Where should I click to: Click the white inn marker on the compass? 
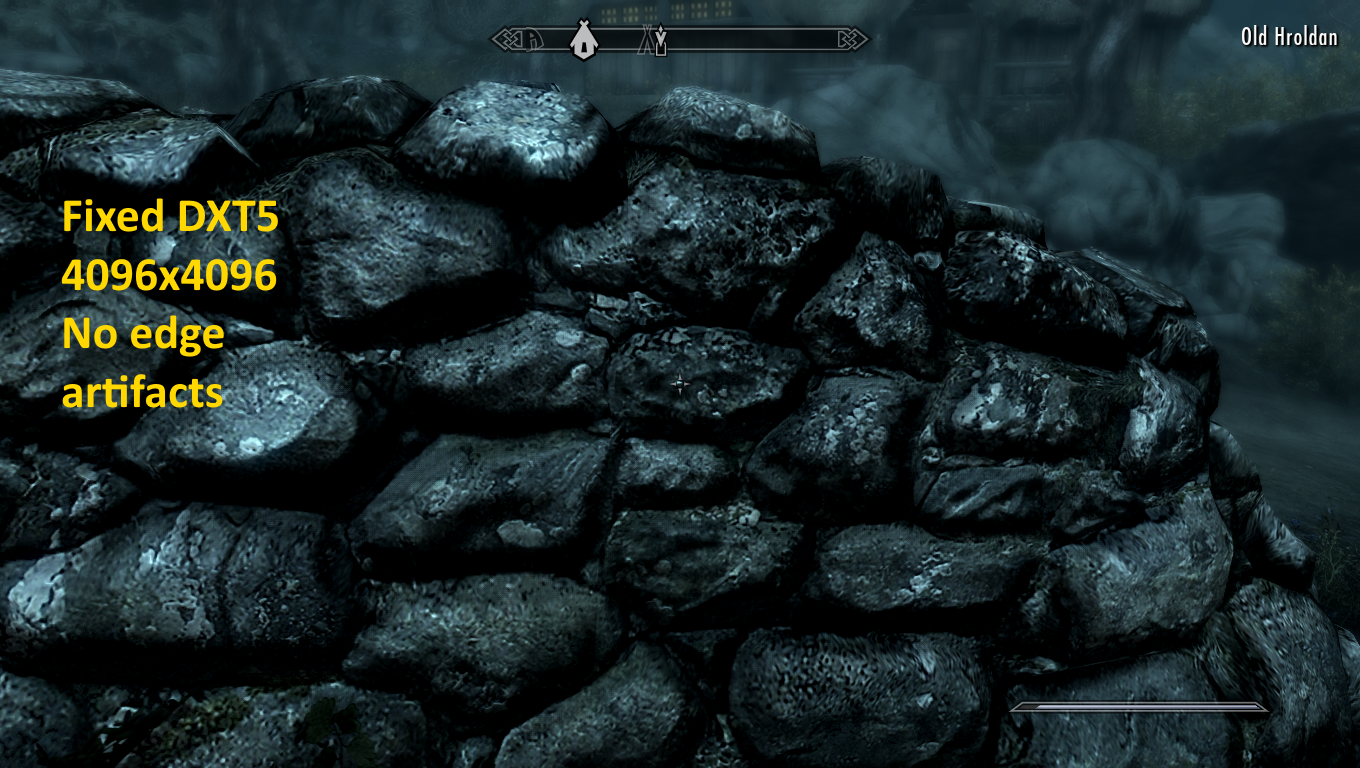584,40
